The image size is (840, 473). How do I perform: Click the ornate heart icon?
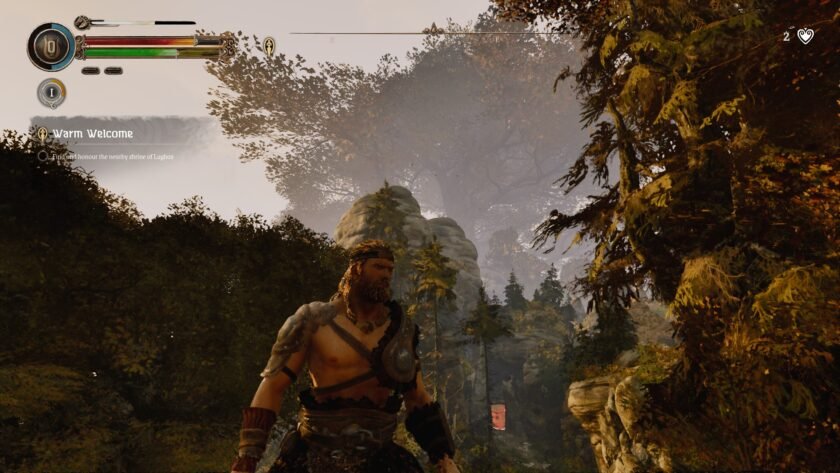point(806,36)
